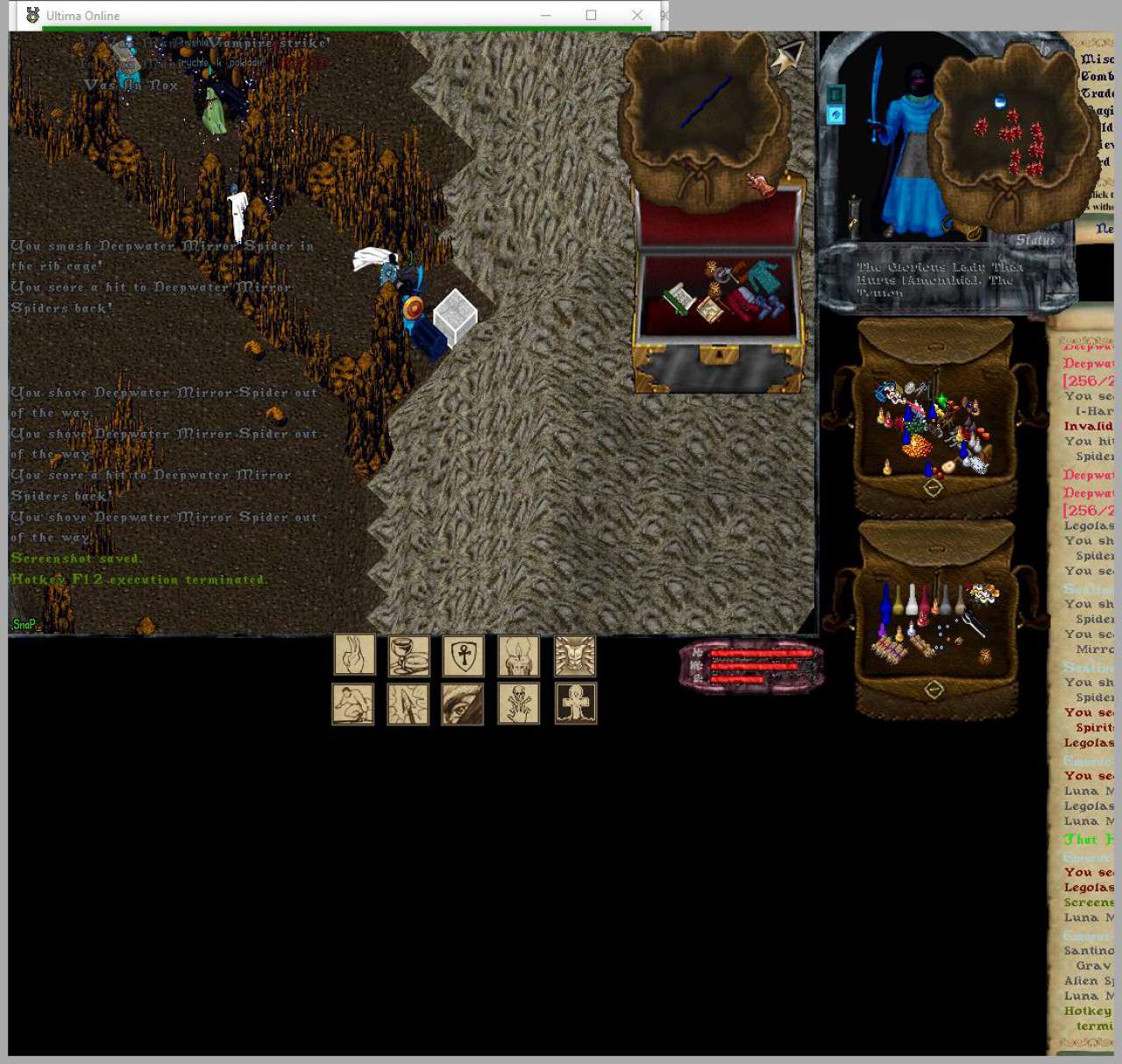Activate the lightning spear ability icon

click(x=408, y=704)
